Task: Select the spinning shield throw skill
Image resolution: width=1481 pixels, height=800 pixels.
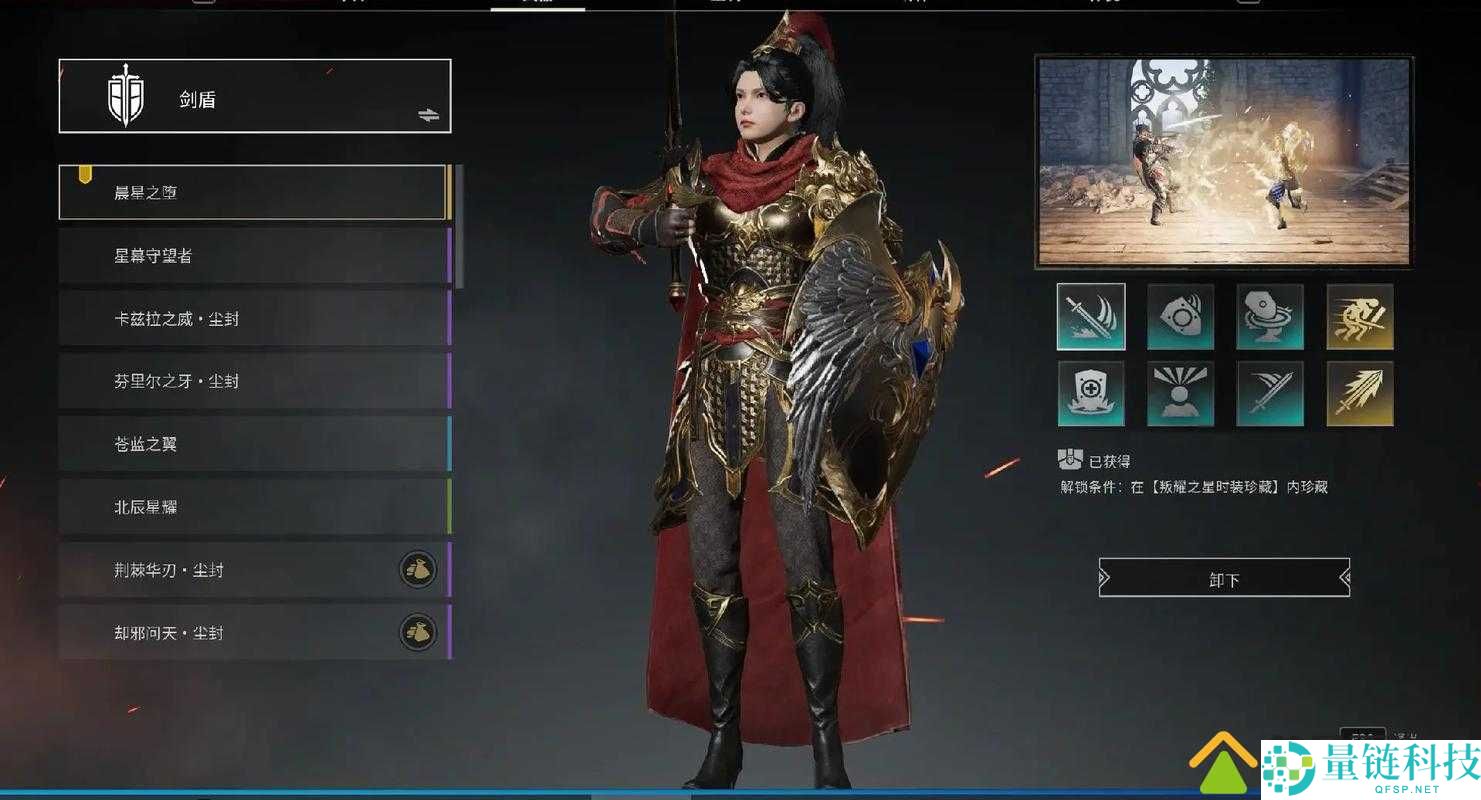Action: coord(1270,317)
